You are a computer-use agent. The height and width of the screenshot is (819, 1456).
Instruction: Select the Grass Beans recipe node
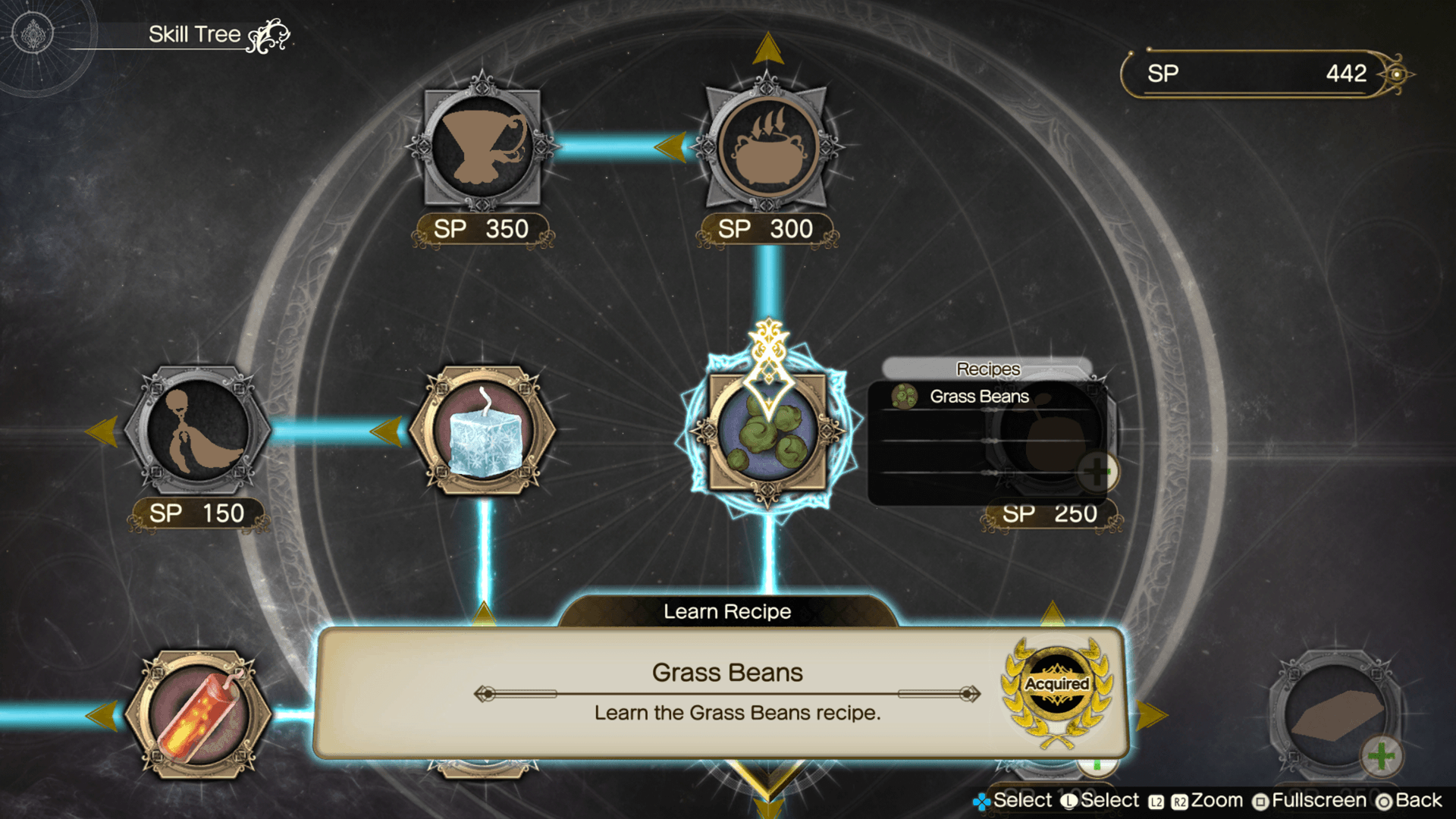(x=767, y=432)
